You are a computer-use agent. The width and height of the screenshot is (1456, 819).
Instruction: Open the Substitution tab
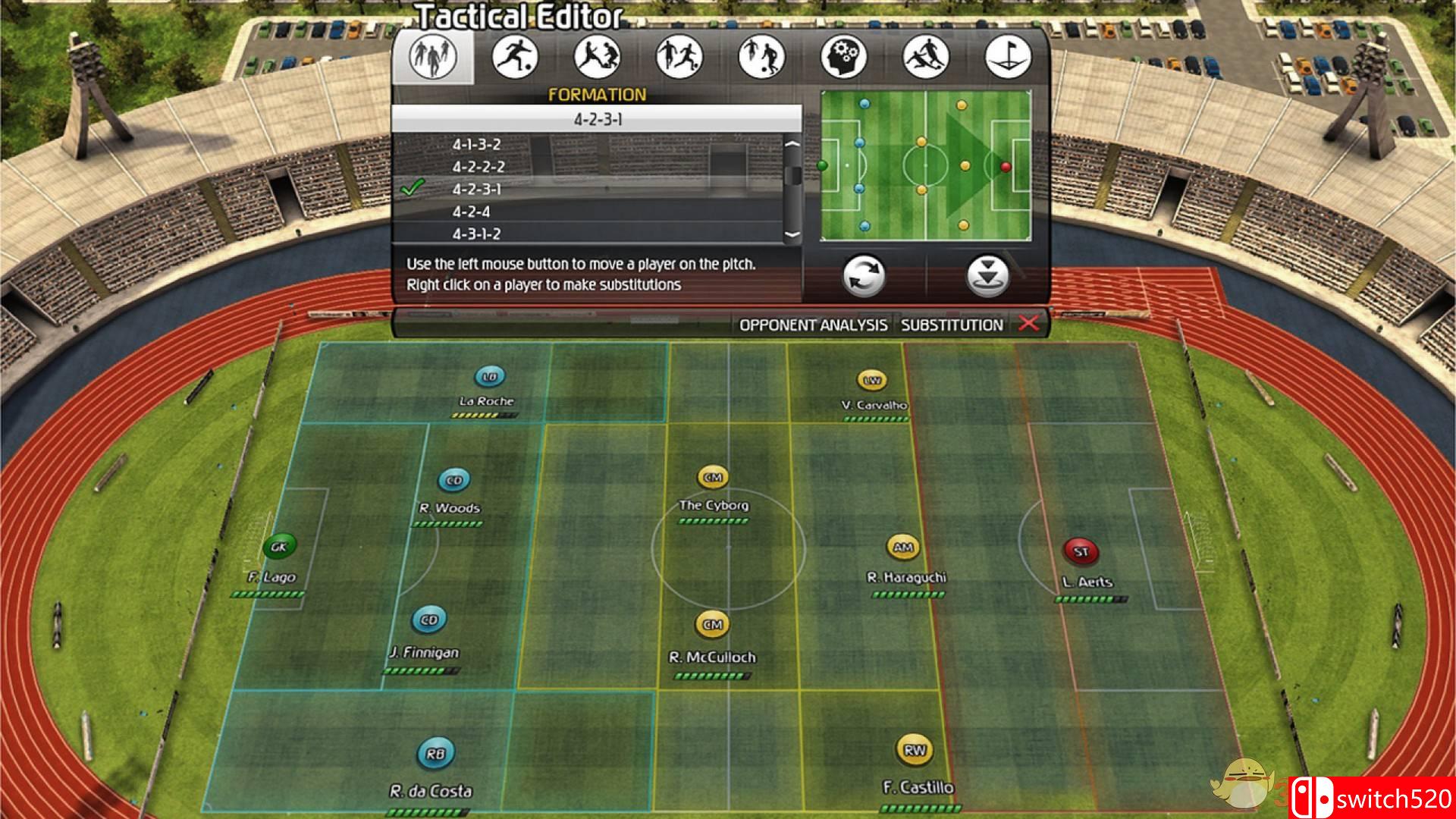click(952, 325)
